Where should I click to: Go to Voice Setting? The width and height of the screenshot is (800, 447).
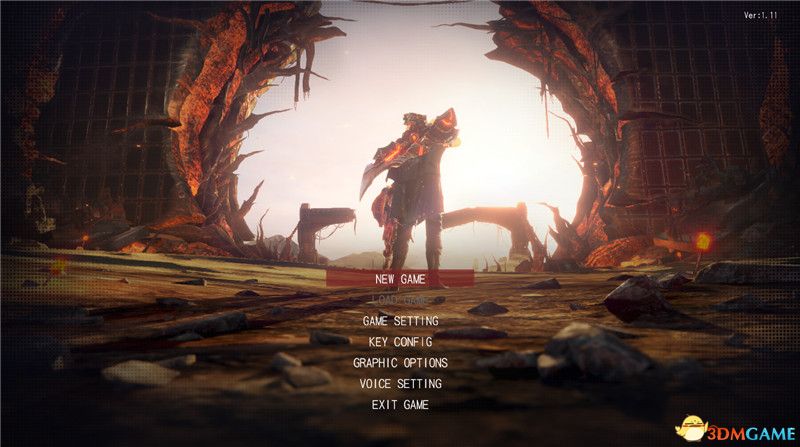400,384
